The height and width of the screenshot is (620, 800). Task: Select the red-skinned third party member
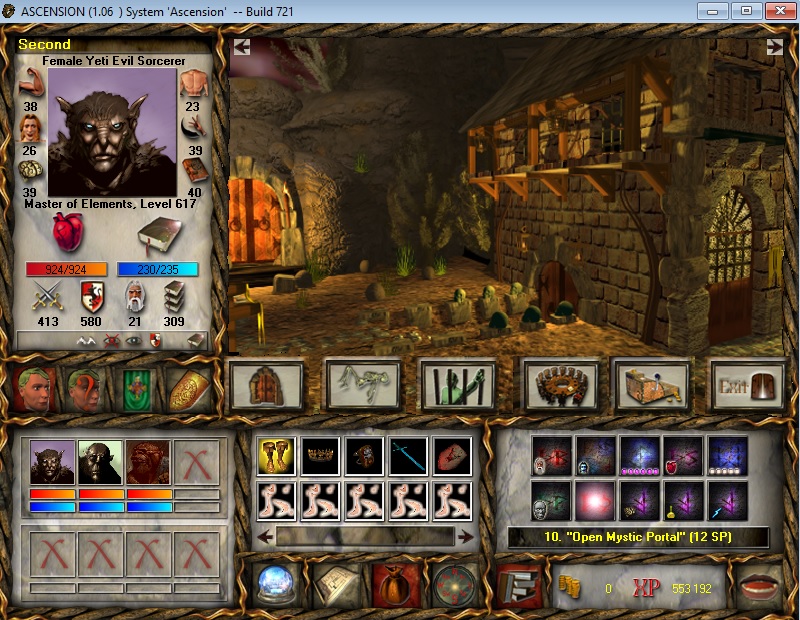tap(149, 463)
